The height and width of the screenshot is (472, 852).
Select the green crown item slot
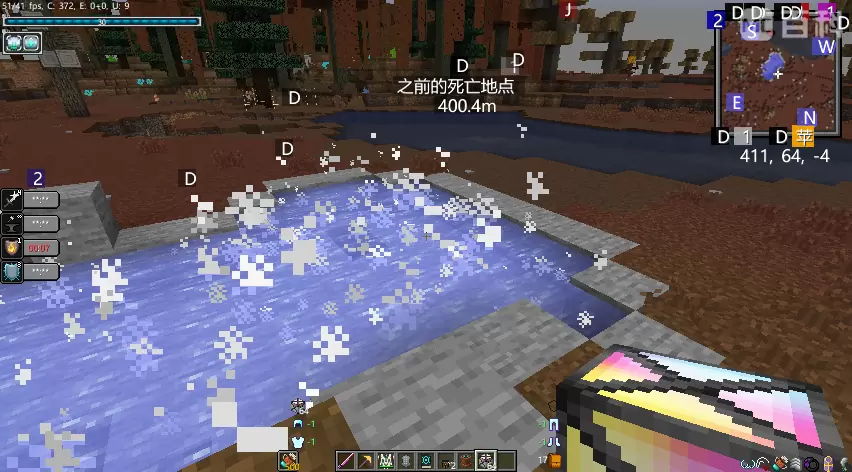(386, 461)
